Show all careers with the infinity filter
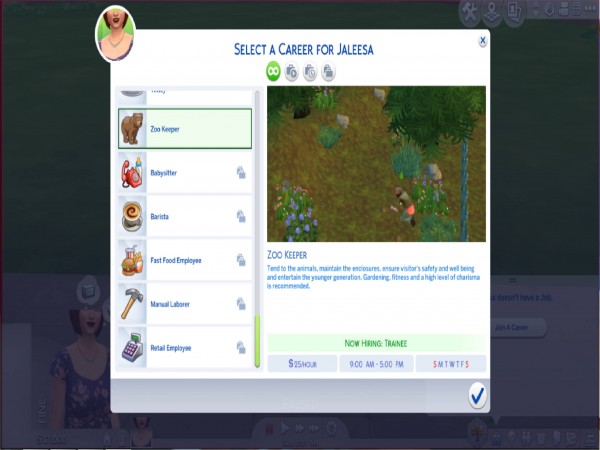Image resolution: width=600 pixels, height=450 pixels. pyautogui.click(x=273, y=72)
